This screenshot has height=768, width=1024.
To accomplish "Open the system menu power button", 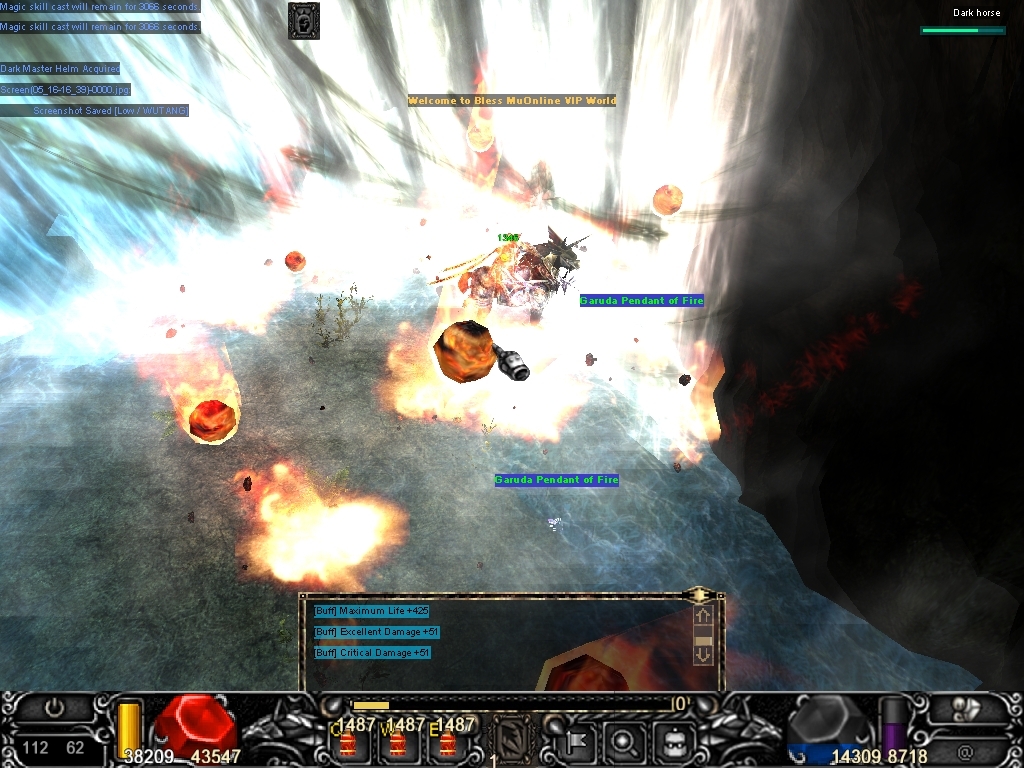I will (54, 708).
